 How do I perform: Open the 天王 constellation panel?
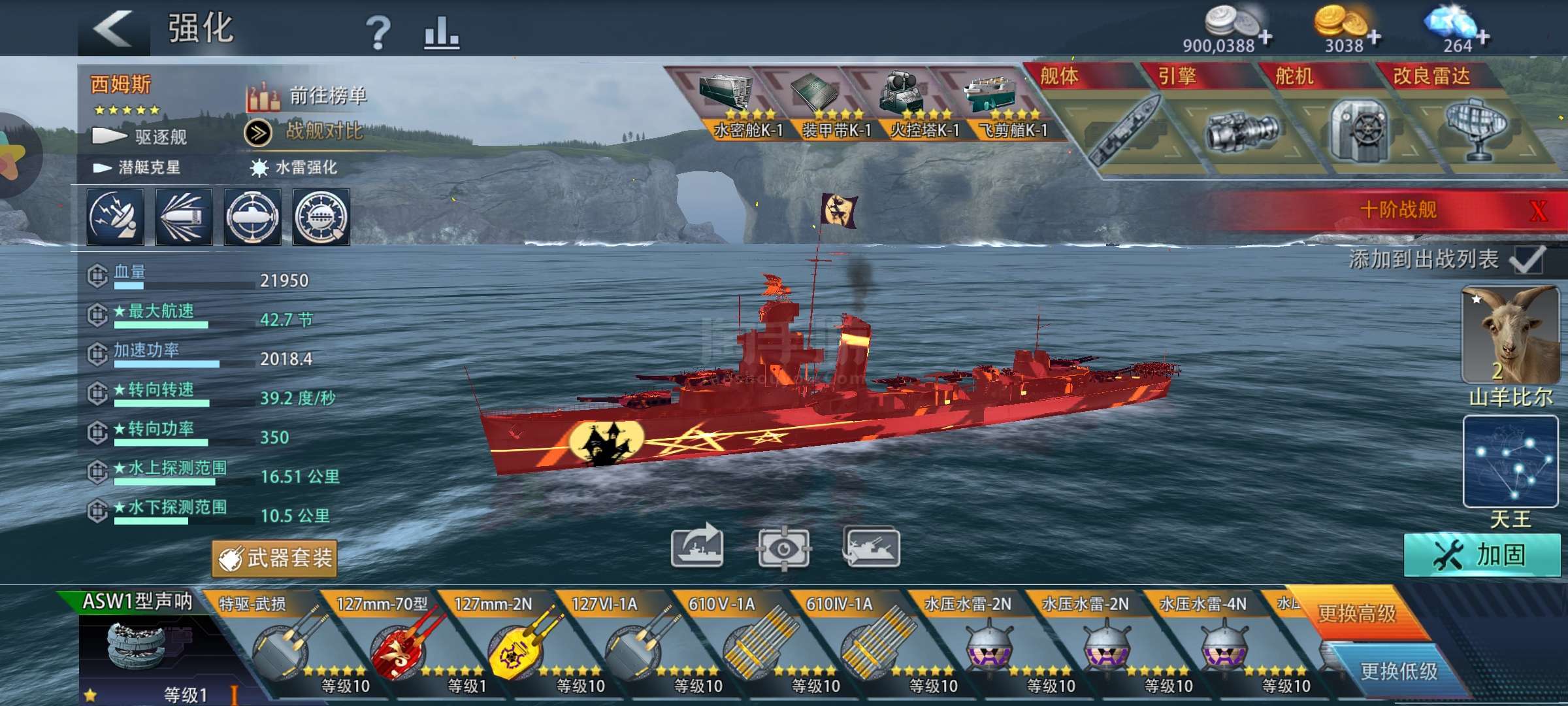point(1511,463)
